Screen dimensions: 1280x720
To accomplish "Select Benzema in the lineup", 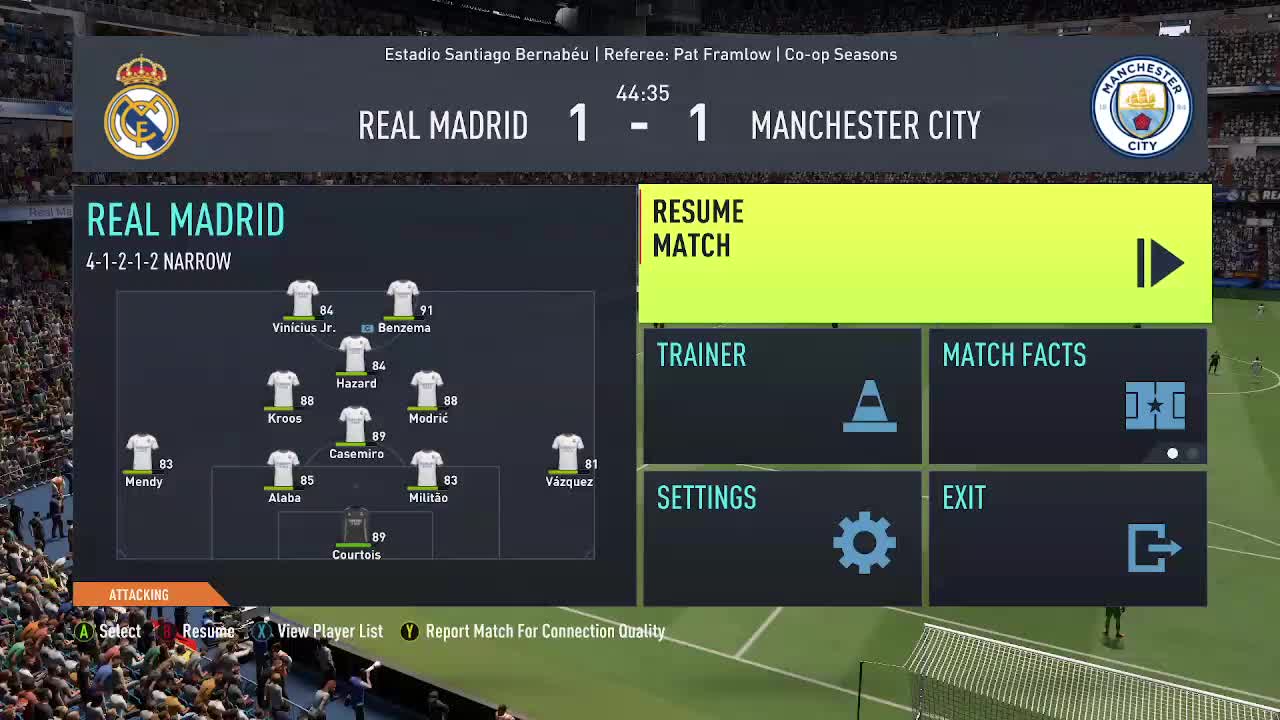I will coord(403,304).
